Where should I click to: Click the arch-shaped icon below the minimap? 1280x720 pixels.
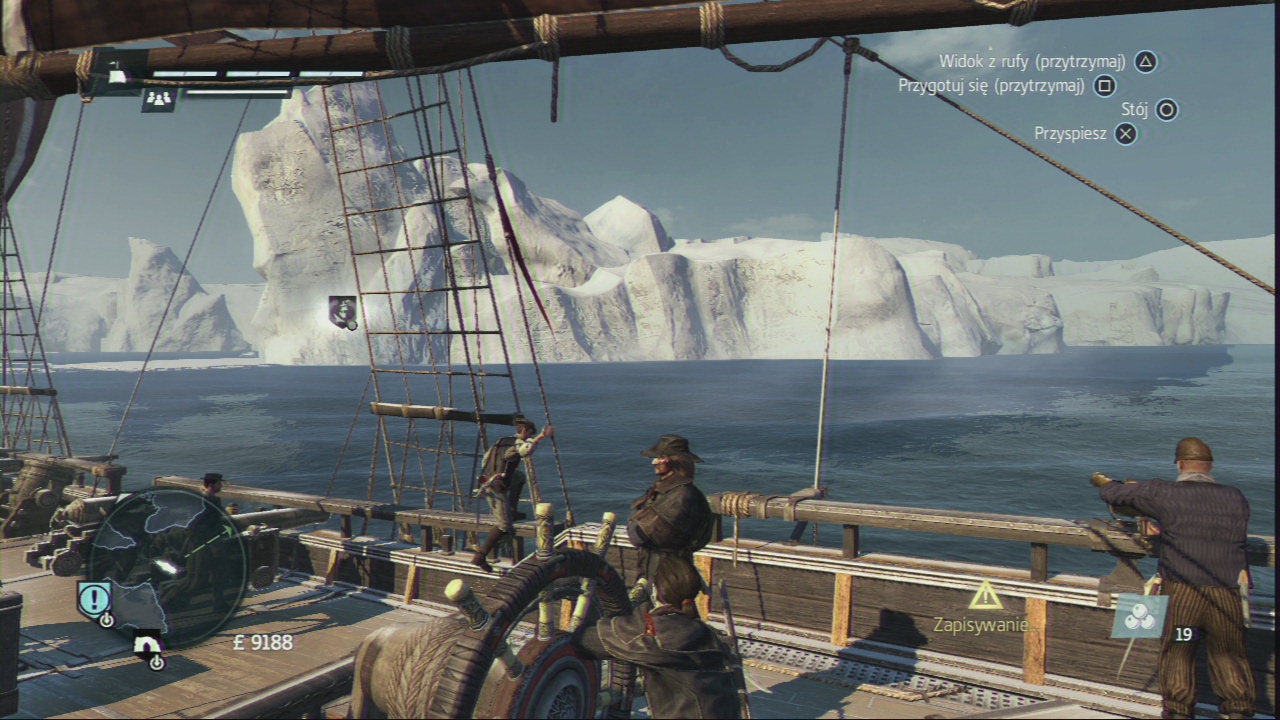click(148, 643)
